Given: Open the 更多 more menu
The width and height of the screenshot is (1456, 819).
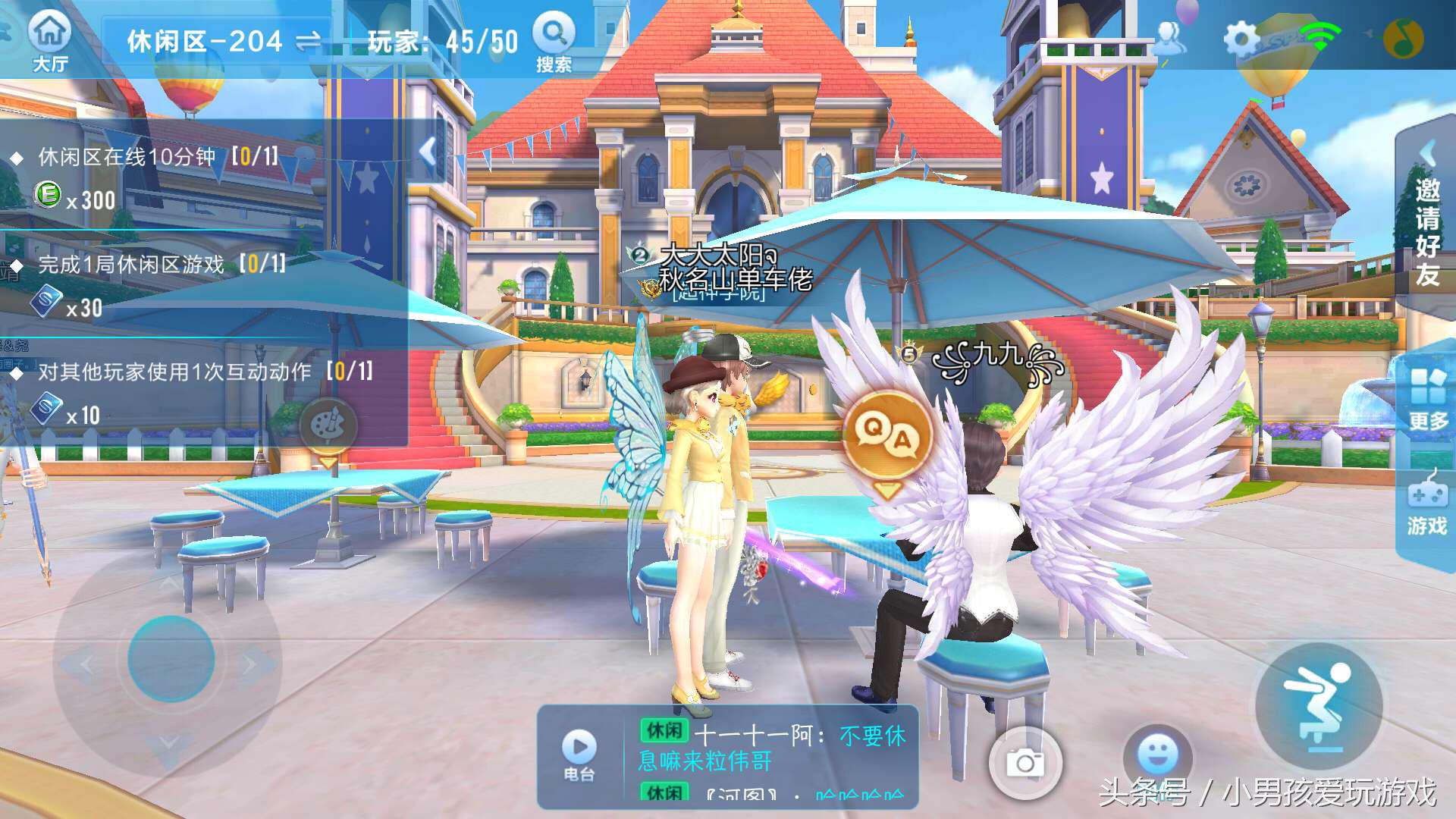Looking at the screenshot, I should [x=1427, y=398].
